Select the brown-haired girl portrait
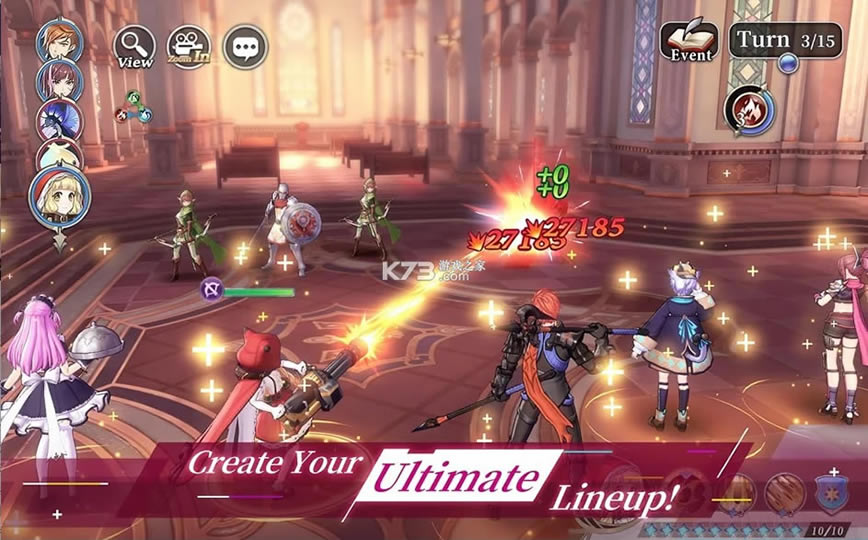This screenshot has height=540, width=868. 58,80
